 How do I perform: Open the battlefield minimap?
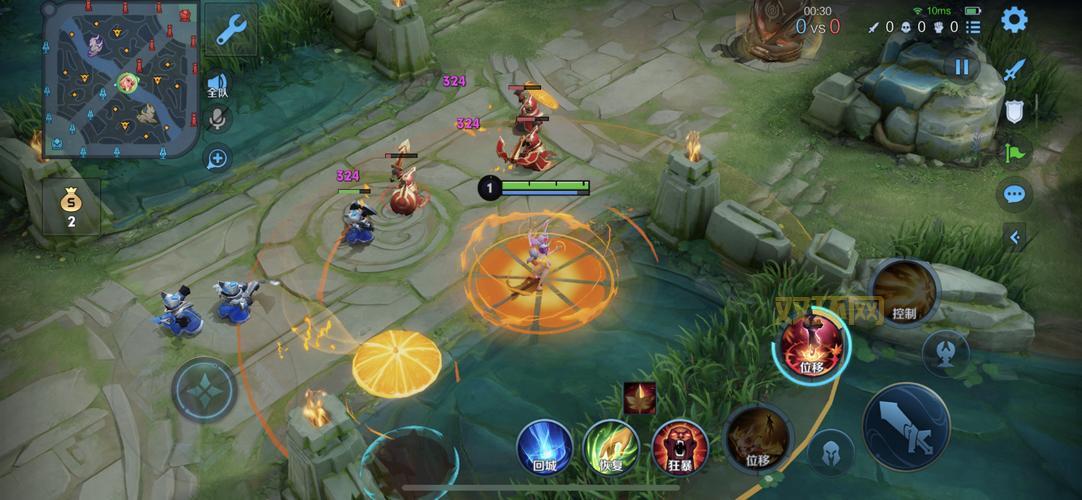tap(120, 79)
